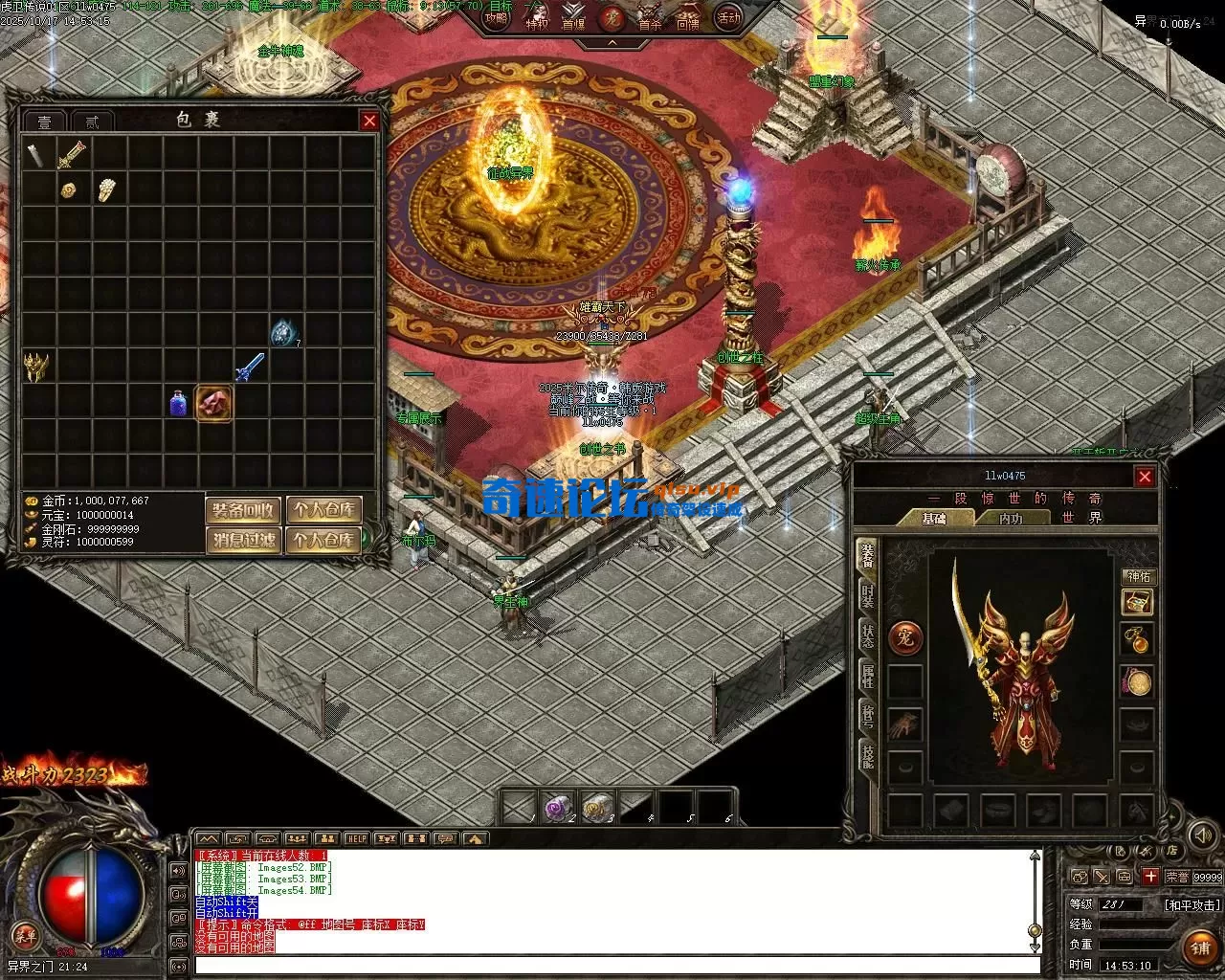This screenshot has height=980, width=1225.
Task: Select the white gauntlet item
Action: pos(106,189)
